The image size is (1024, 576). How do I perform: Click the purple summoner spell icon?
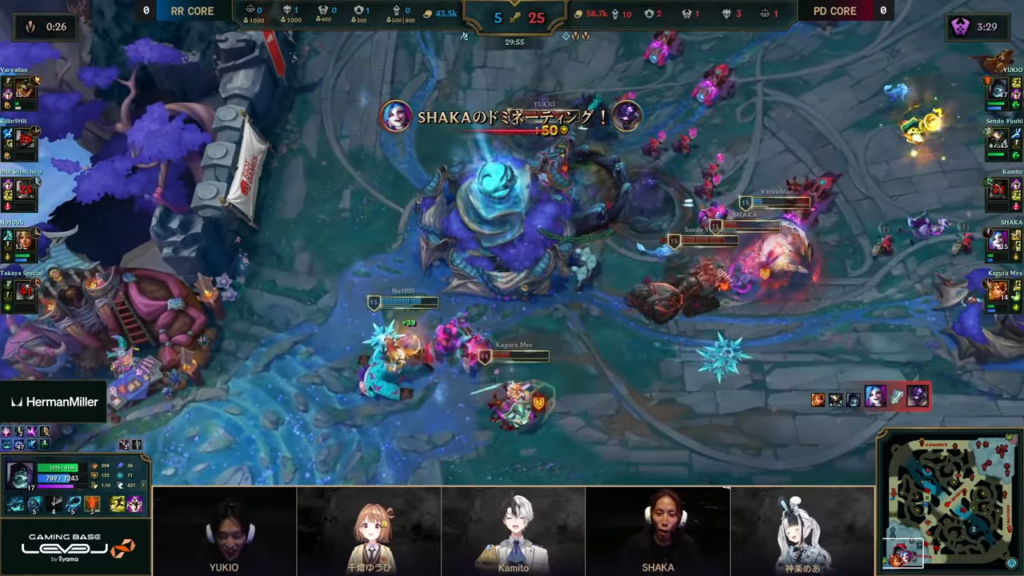click(135, 505)
